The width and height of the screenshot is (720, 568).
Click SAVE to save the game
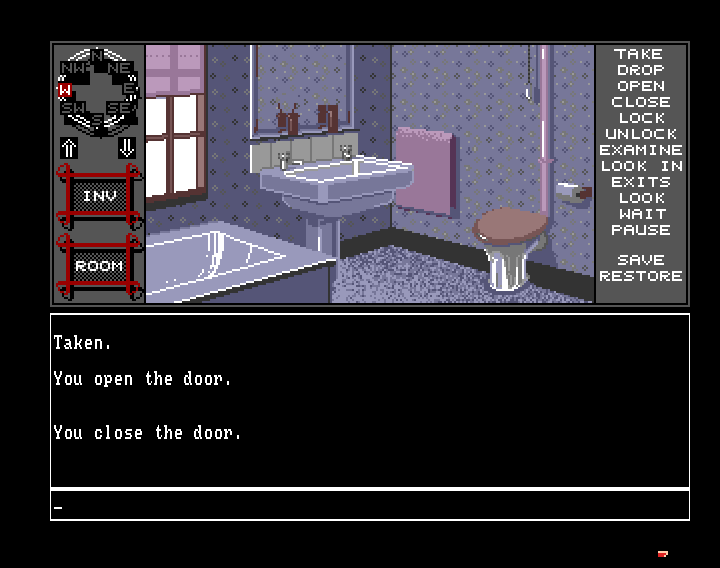tap(640, 260)
